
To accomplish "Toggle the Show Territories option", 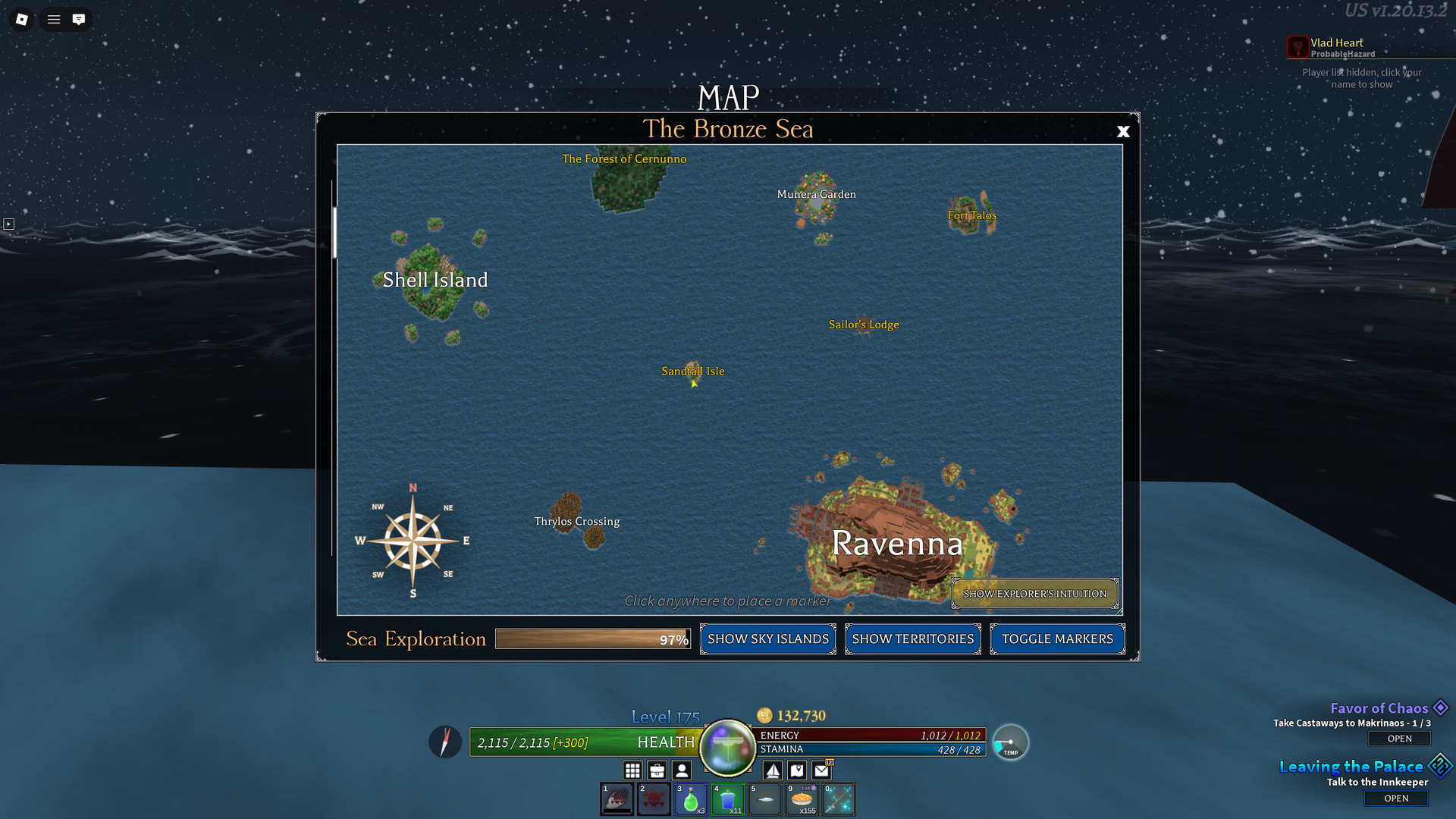I will point(912,639).
